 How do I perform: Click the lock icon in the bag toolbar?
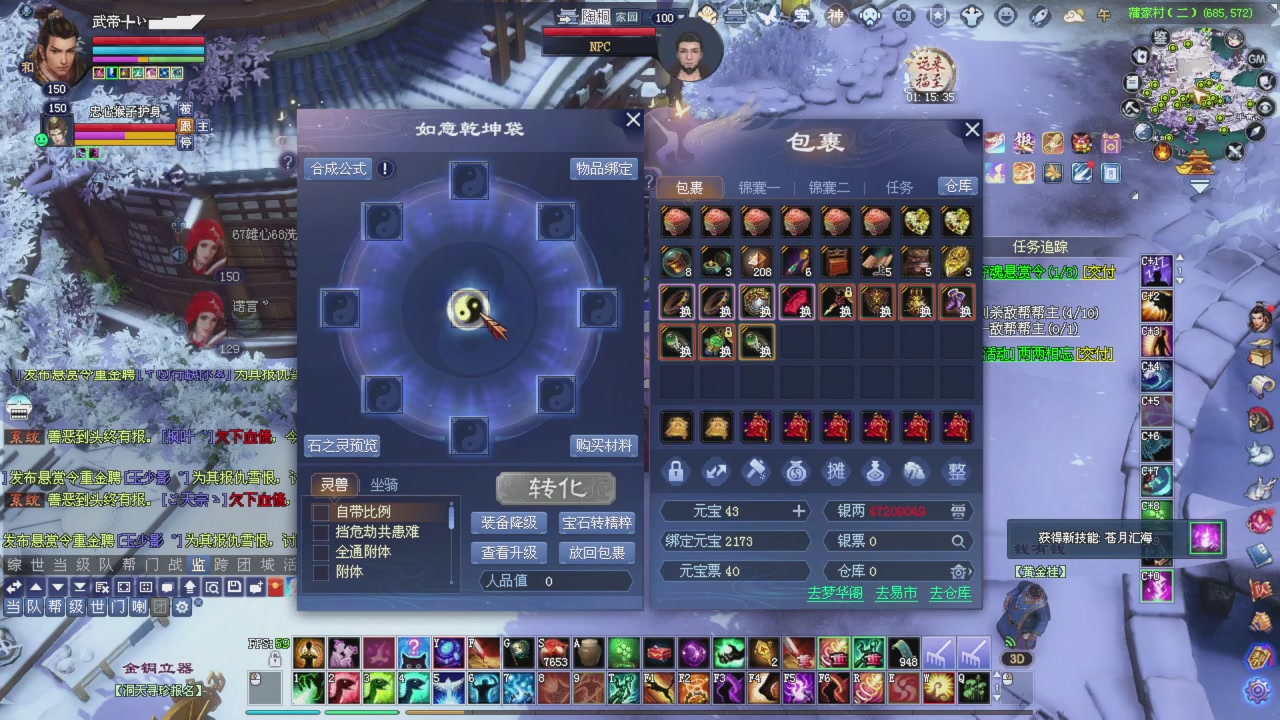click(x=676, y=472)
